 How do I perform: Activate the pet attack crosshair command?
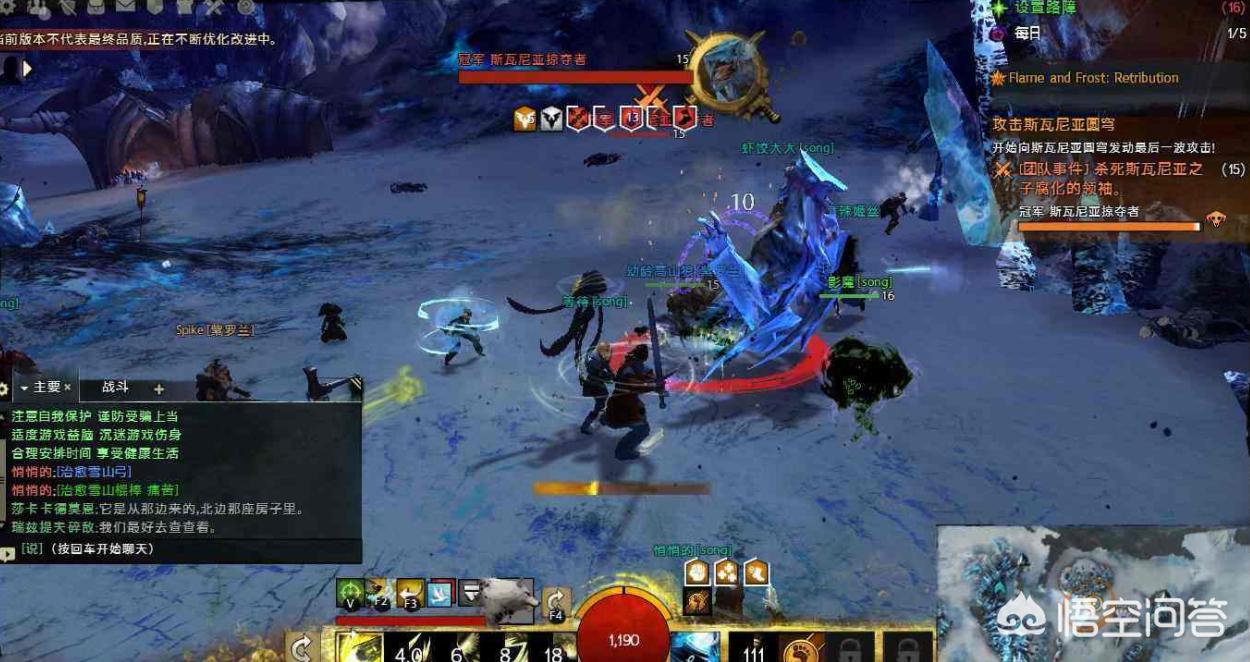coord(349,593)
